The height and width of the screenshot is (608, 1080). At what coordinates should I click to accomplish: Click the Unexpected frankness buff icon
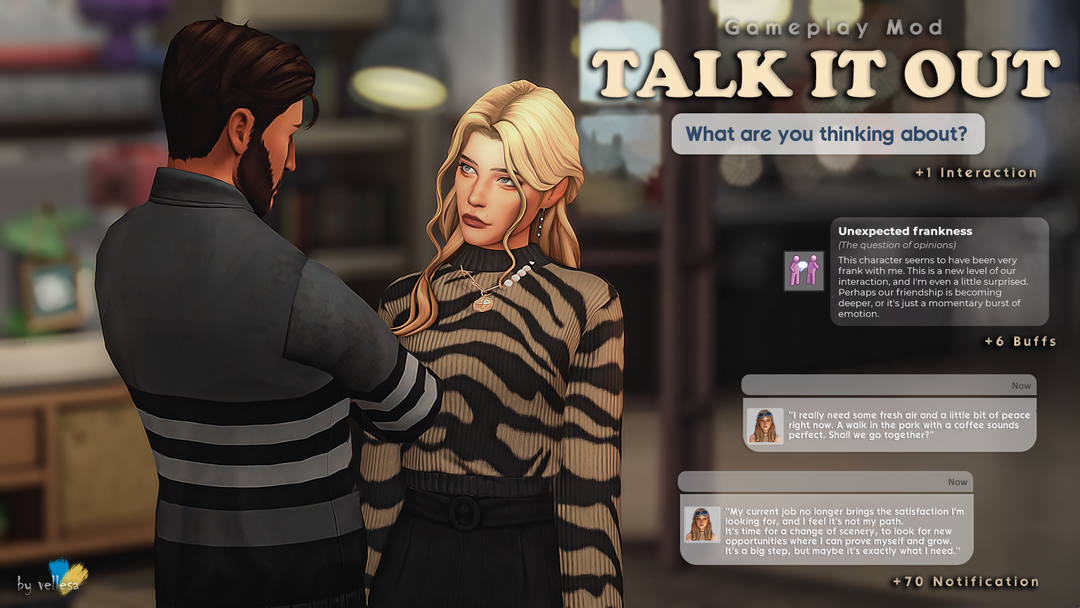point(804,270)
